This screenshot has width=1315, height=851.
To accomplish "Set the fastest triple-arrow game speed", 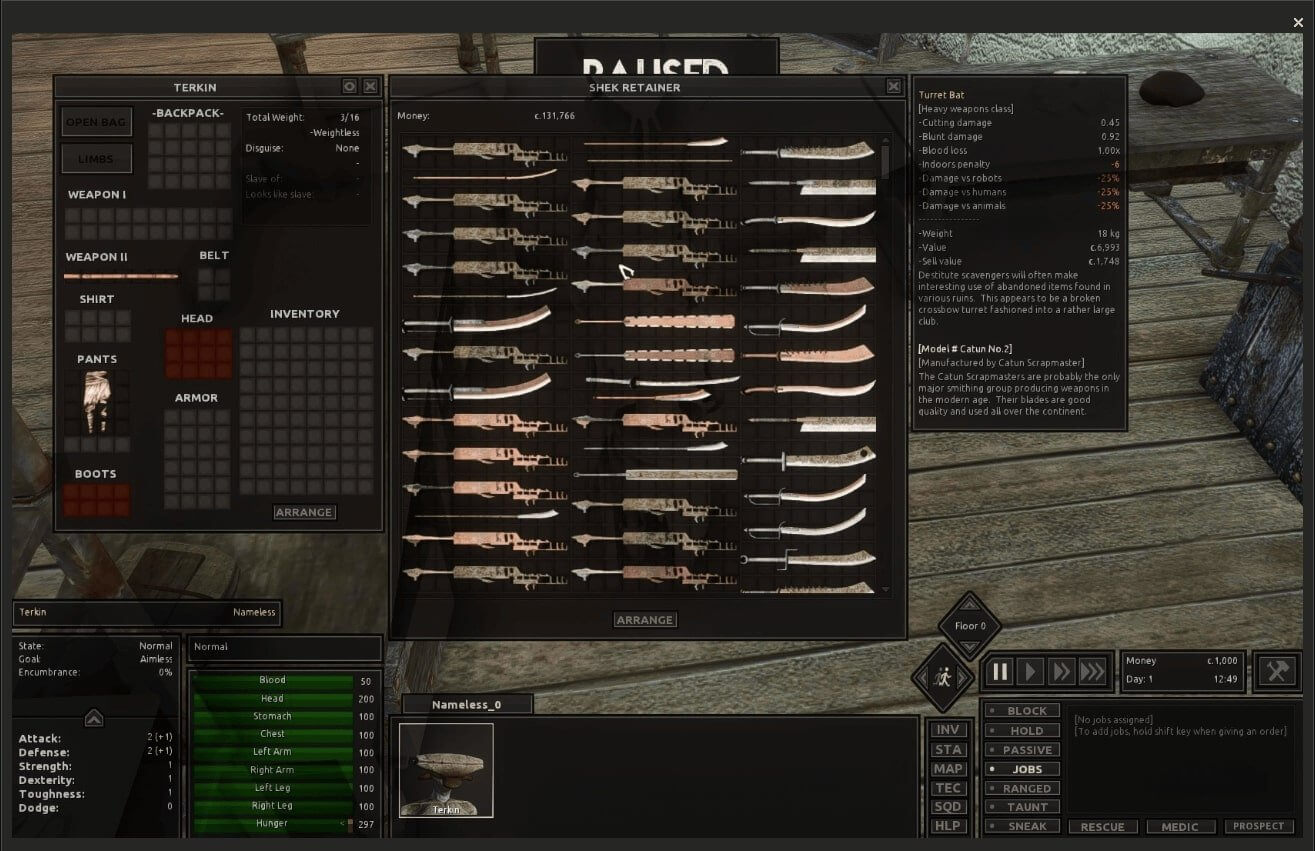I will (1093, 672).
